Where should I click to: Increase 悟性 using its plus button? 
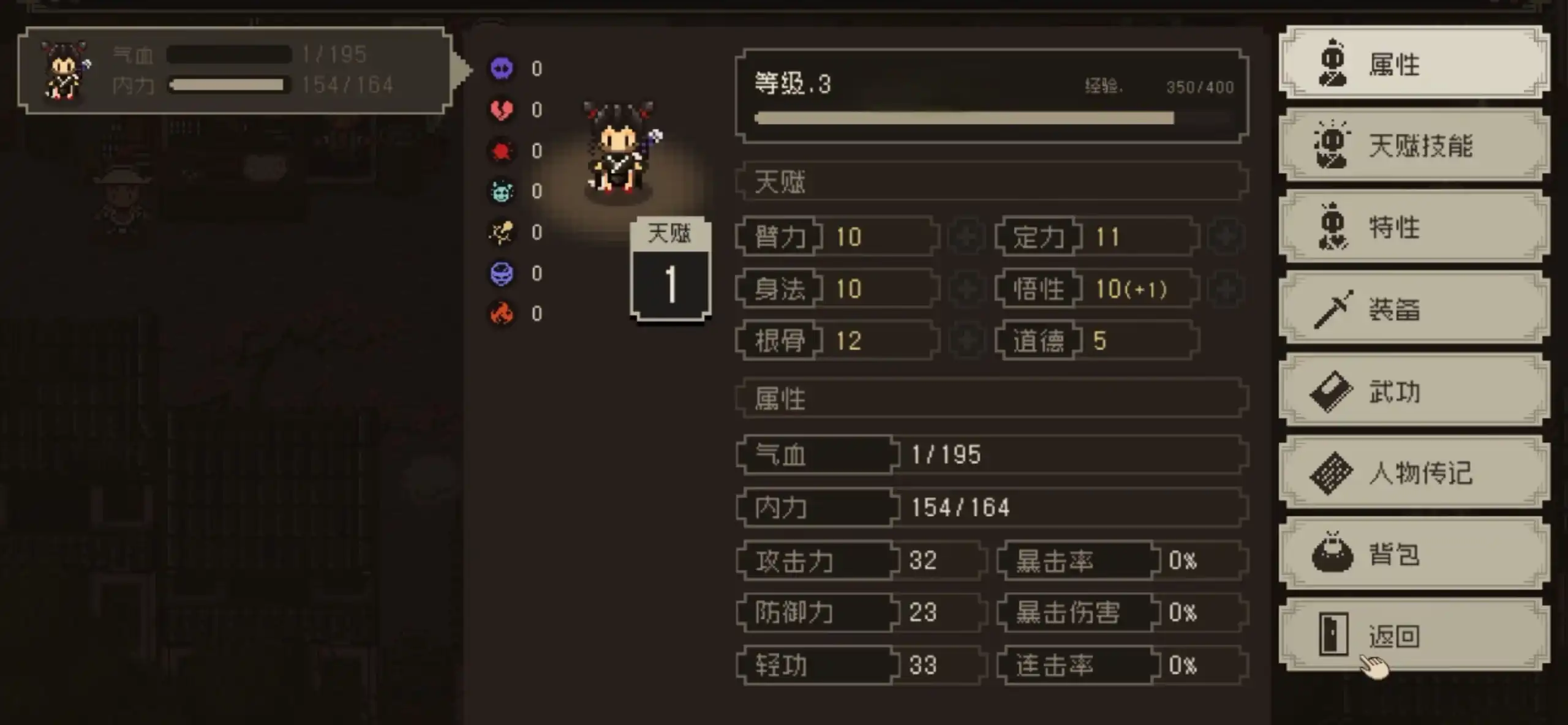[x=1225, y=289]
